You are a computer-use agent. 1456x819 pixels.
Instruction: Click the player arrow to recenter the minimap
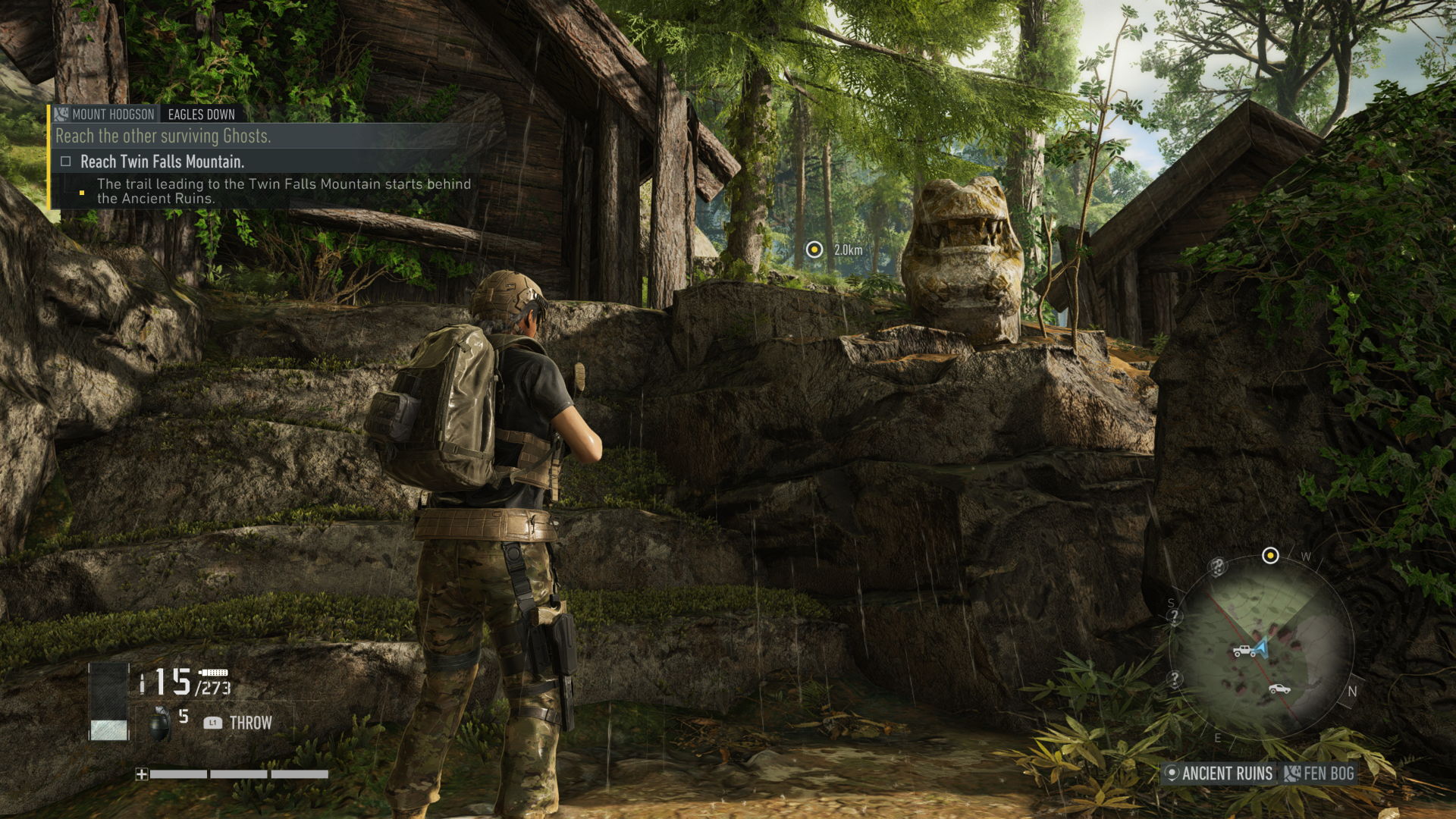pyautogui.click(x=1261, y=646)
